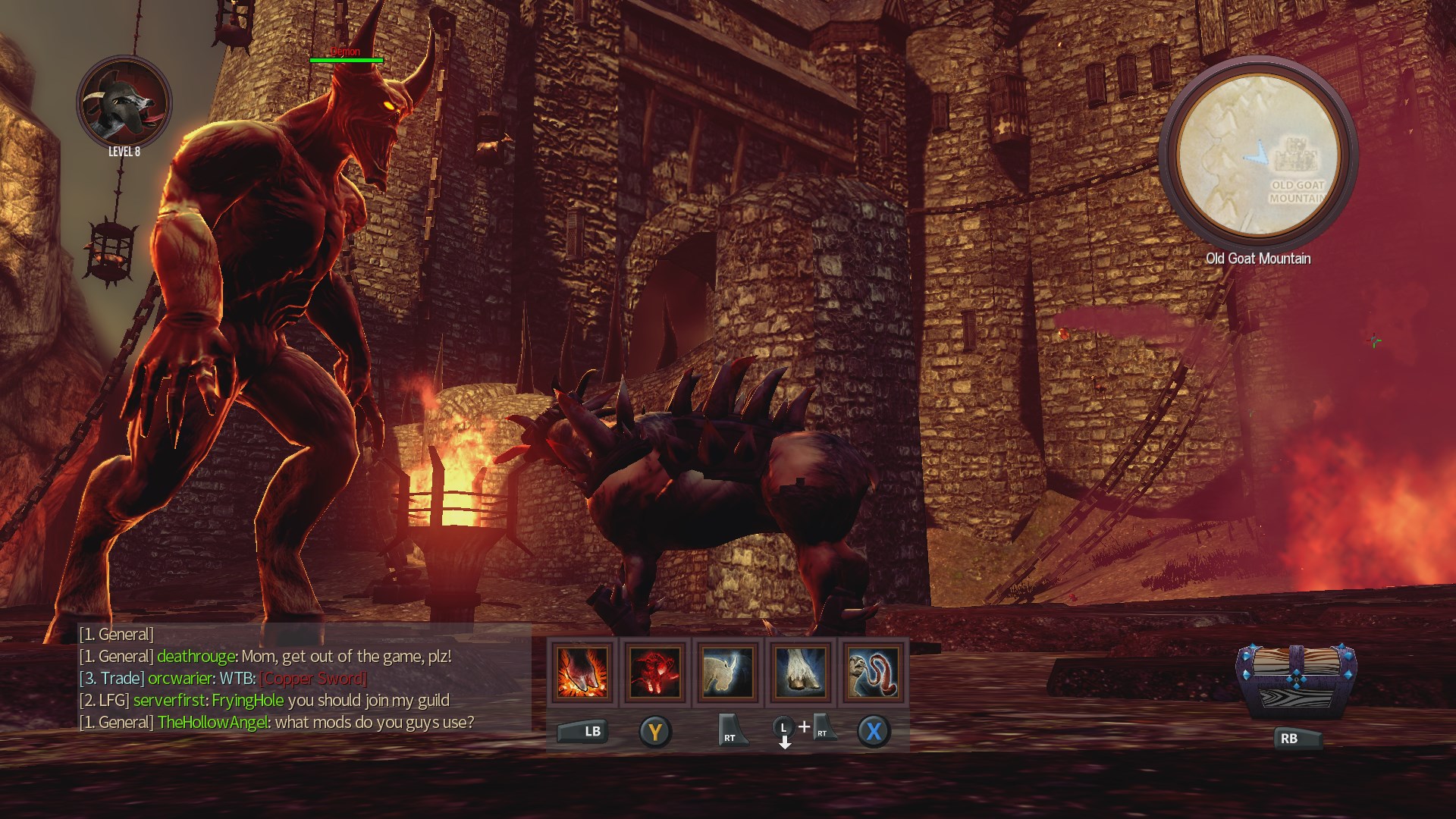Open the Copper Sword item link
The width and height of the screenshot is (1456, 819).
[312, 679]
